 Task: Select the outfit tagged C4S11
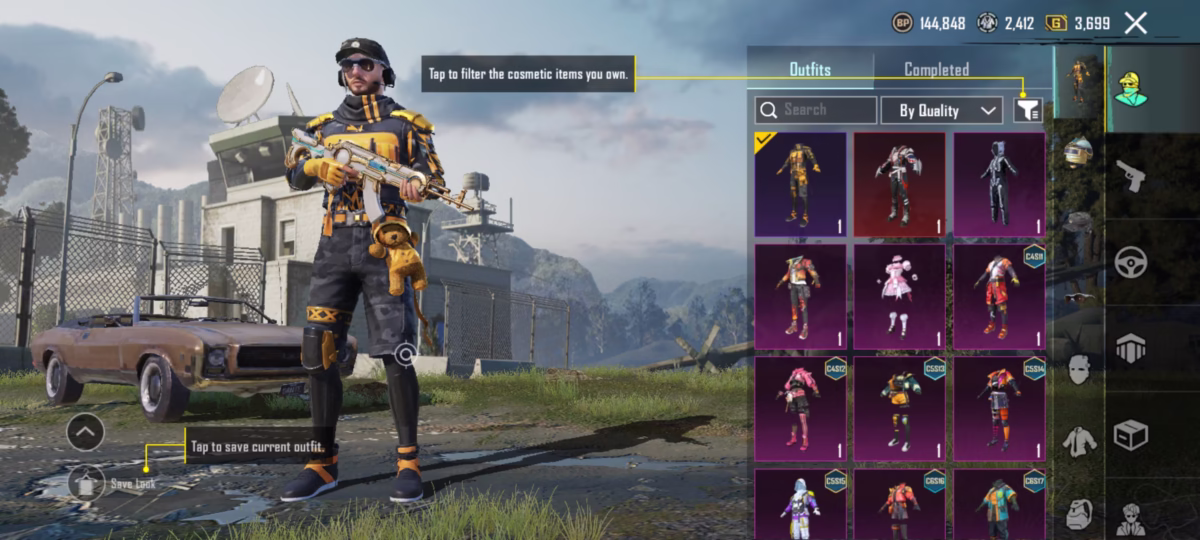click(x=999, y=297)
